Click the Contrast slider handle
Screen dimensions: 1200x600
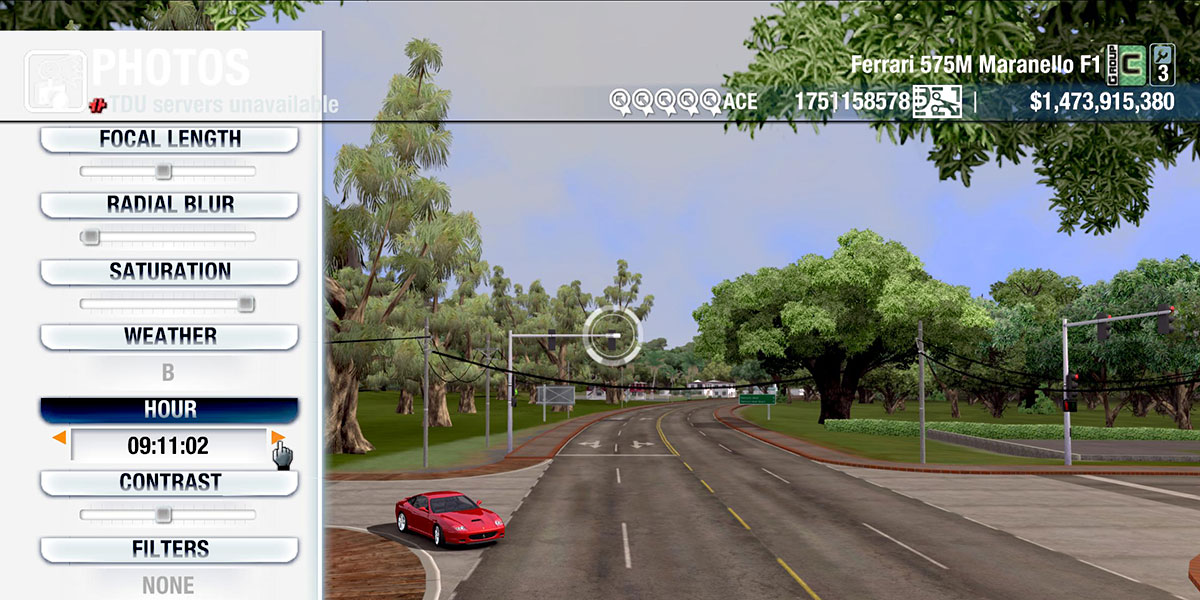pyautogui.click(x=164, y=515)
